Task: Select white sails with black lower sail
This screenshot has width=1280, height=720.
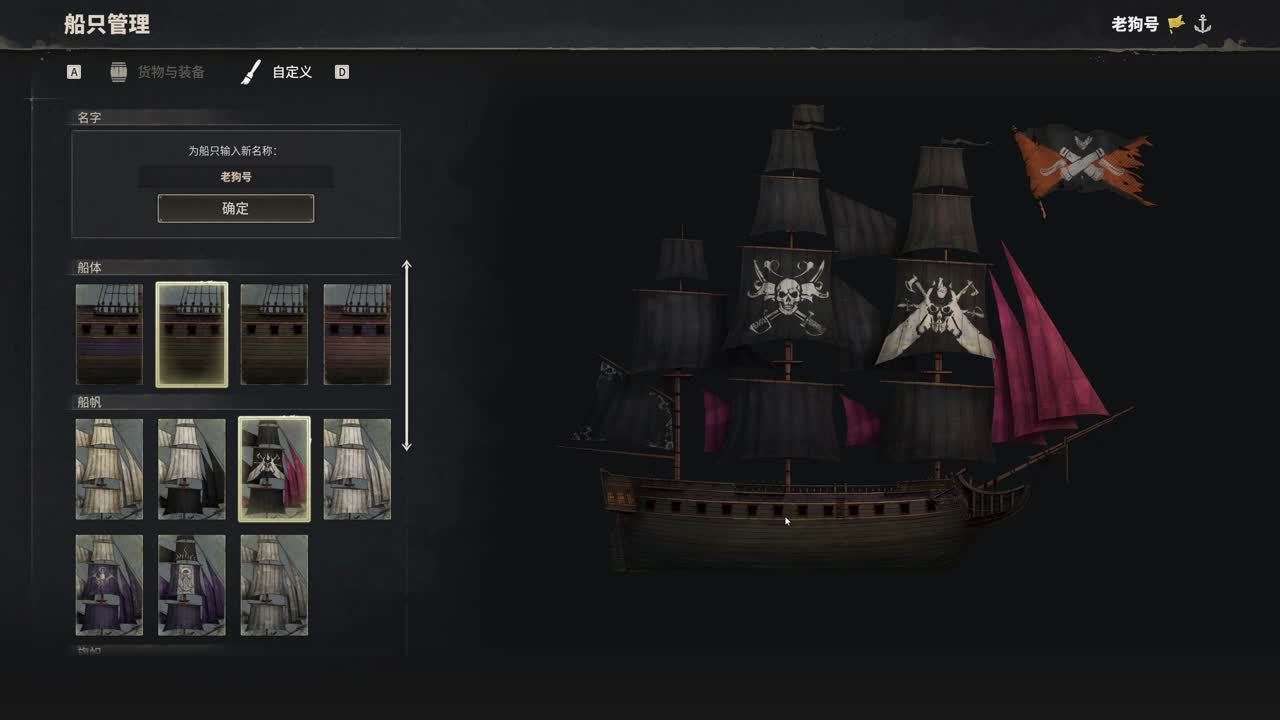Action: coord(192,469)
